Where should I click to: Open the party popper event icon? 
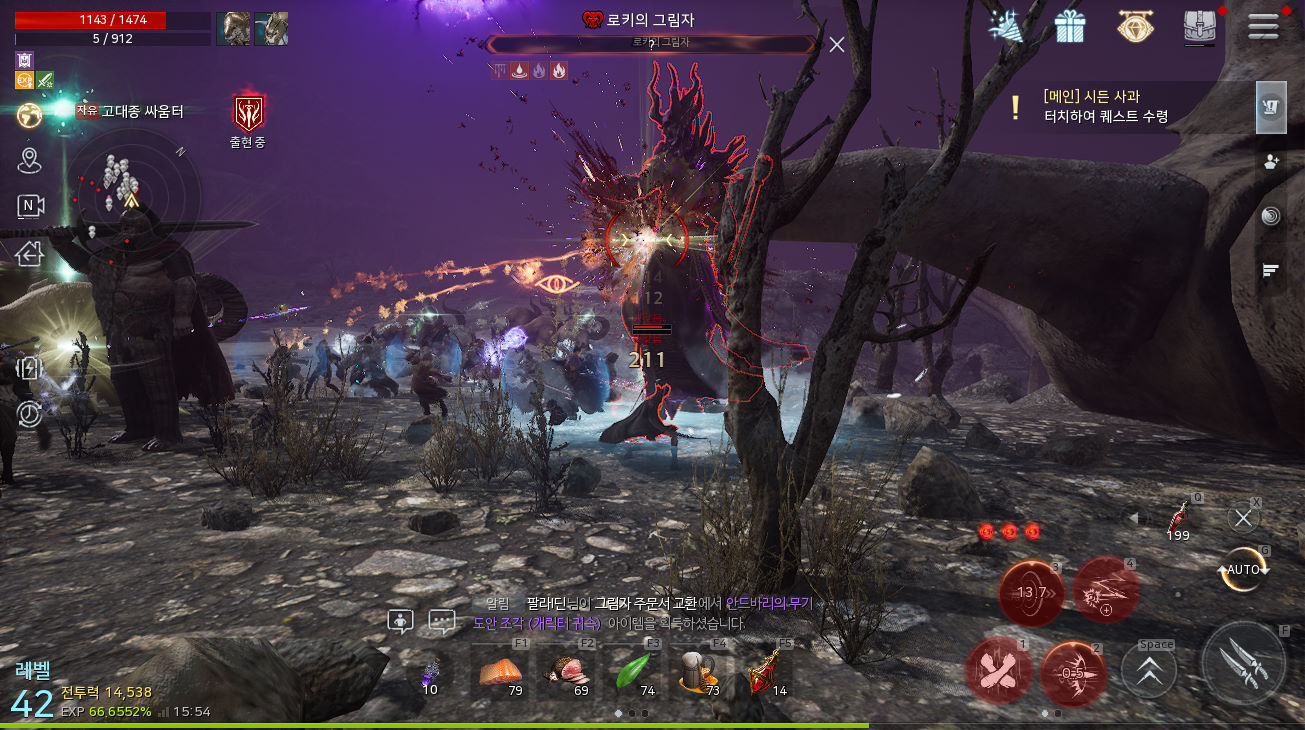click(x=1005, y=27)
